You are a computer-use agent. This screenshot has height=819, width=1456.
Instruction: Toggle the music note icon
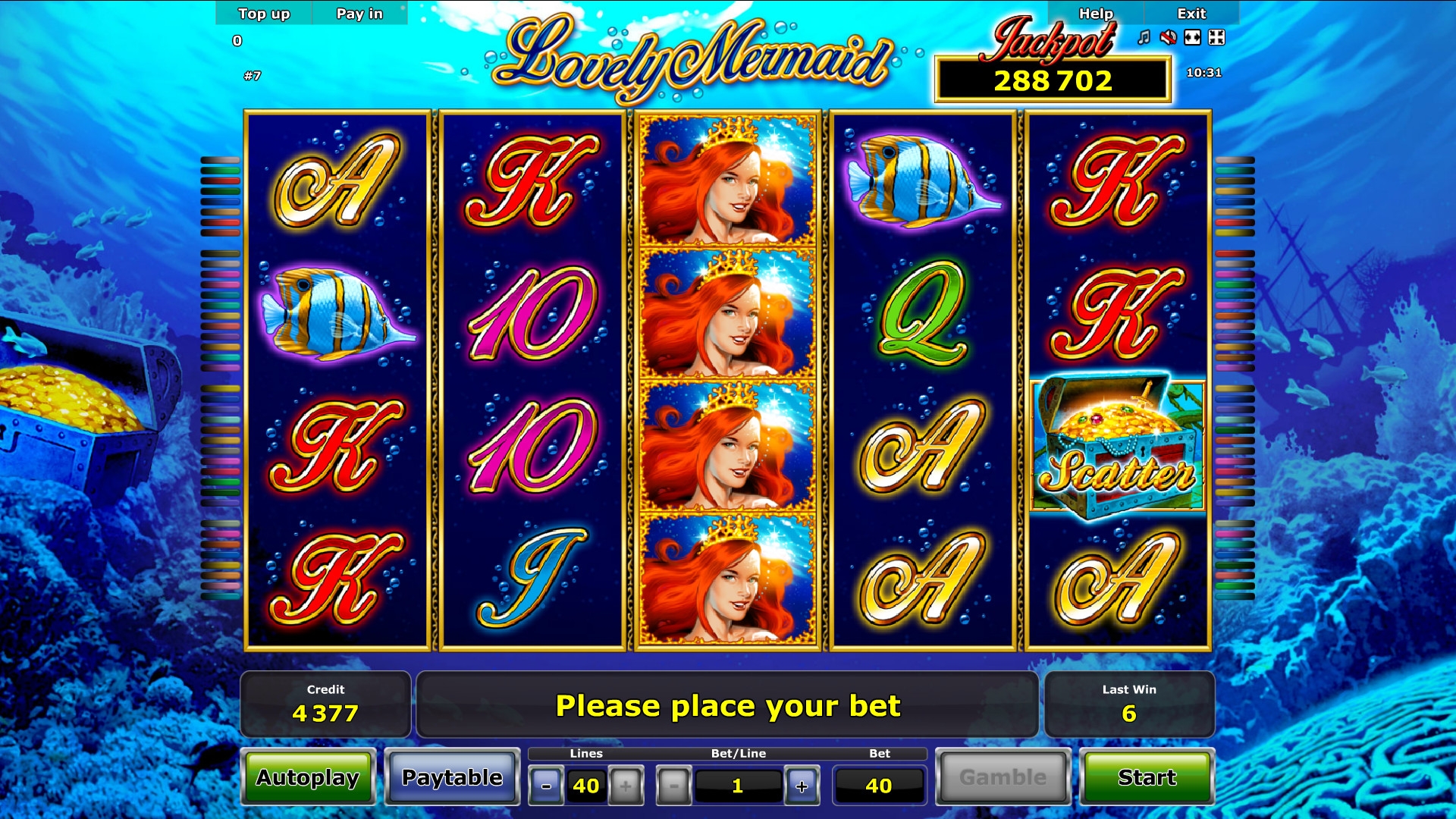(x=1144, y=37)
